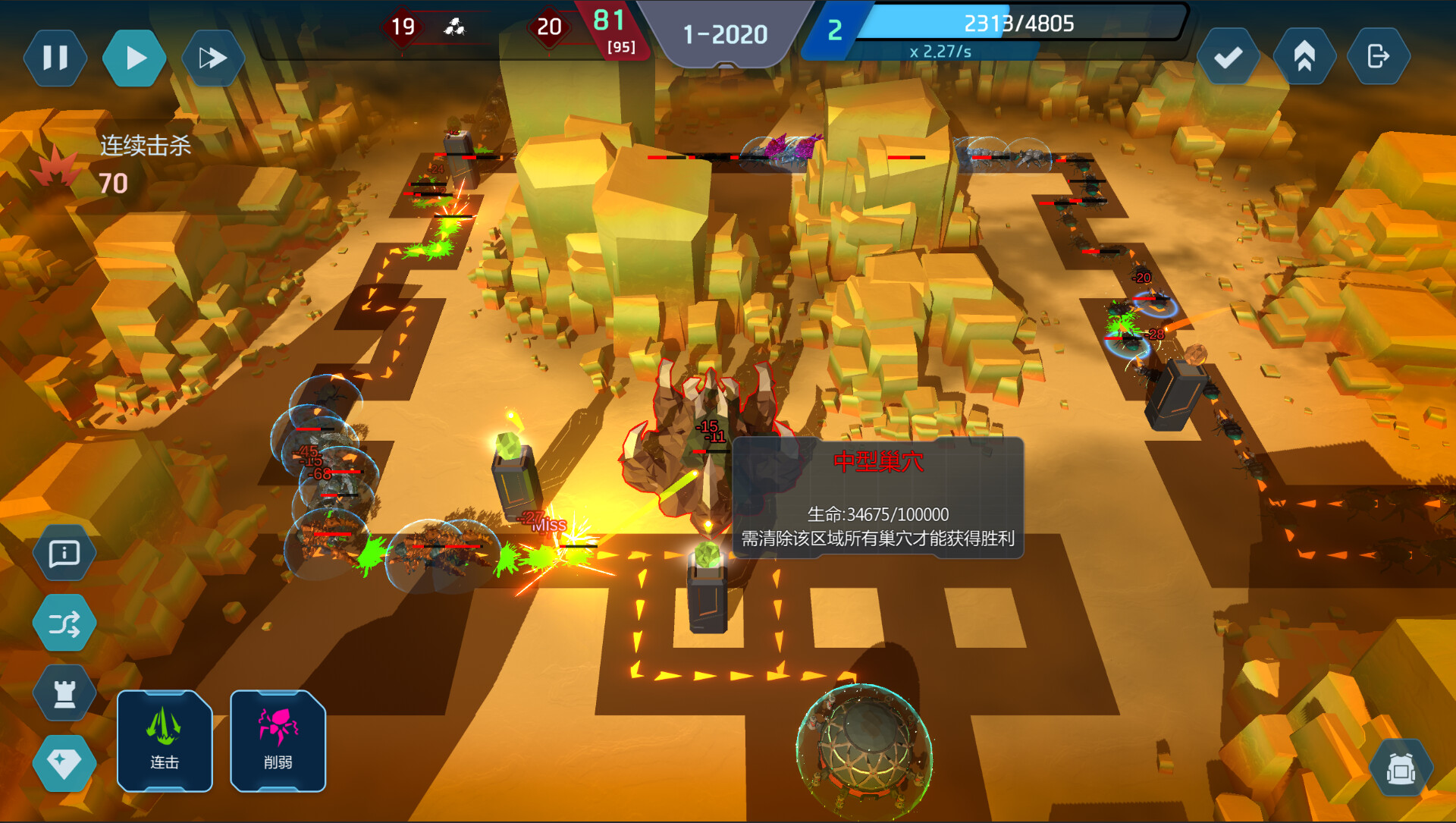1456x823 pixels.
Task: Pause the game
Action: pos(54,57)
